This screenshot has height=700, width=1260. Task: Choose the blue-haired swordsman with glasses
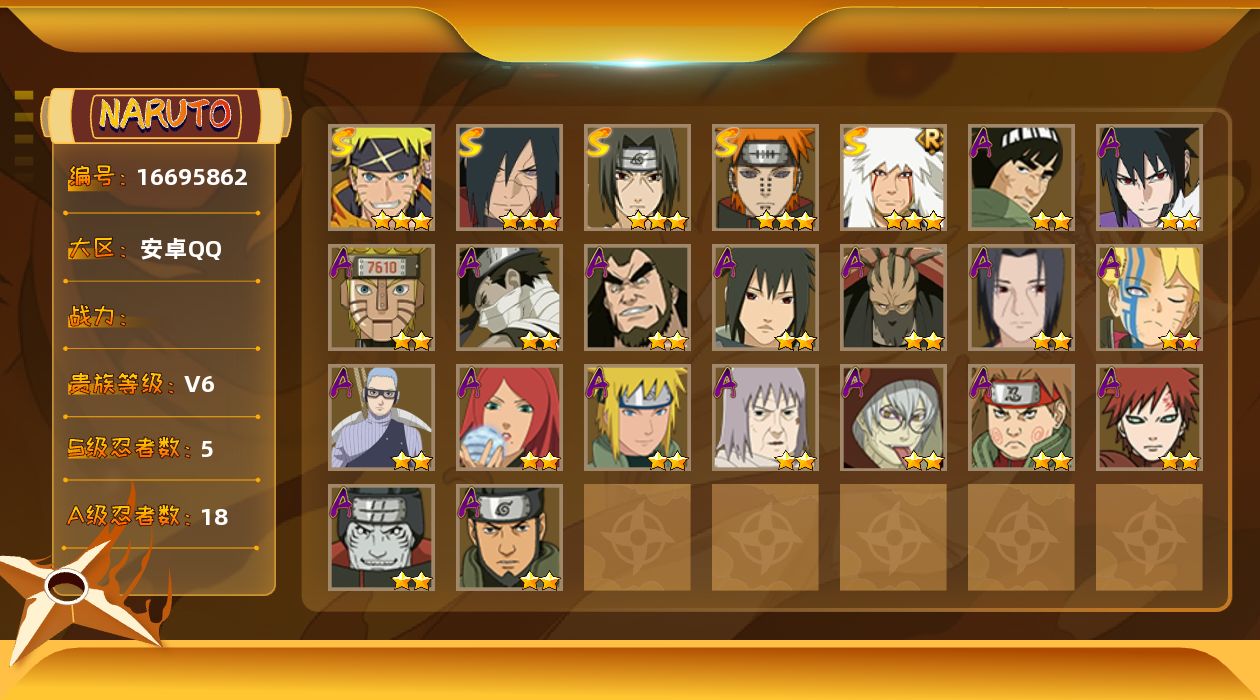(381, 418)
